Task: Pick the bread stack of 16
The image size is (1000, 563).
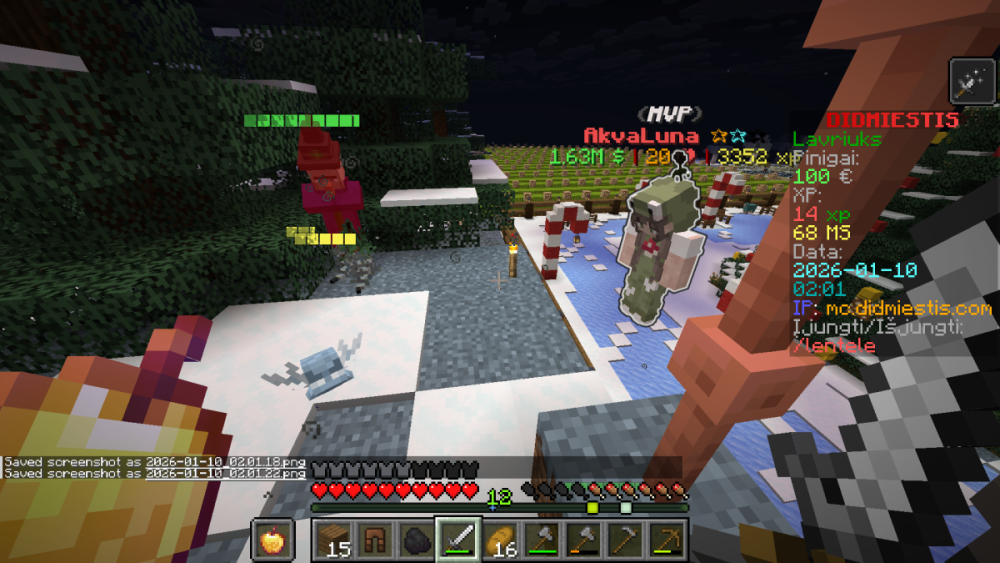Action: point(497,541)
